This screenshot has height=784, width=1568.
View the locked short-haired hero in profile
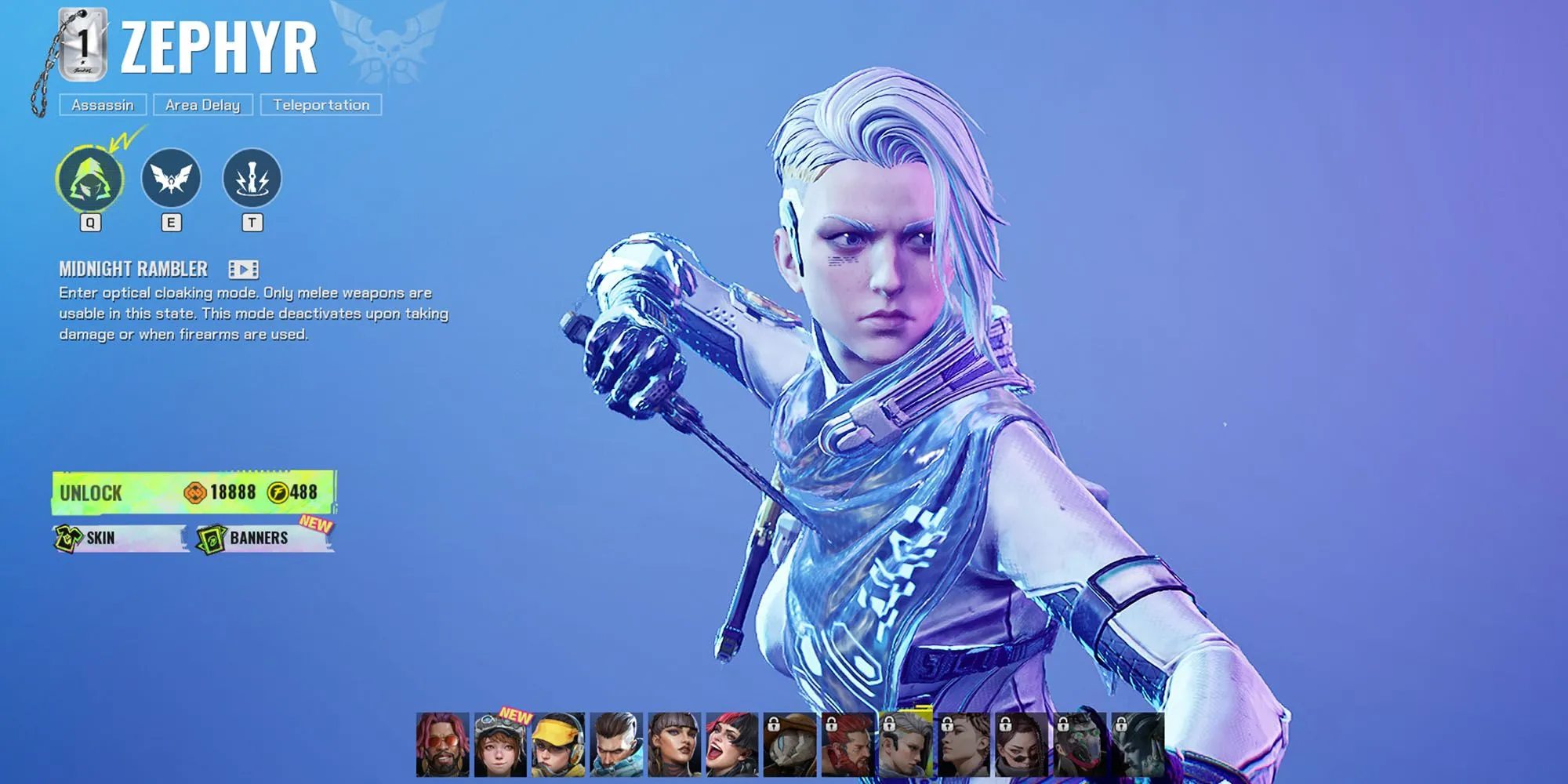[964, 744]
